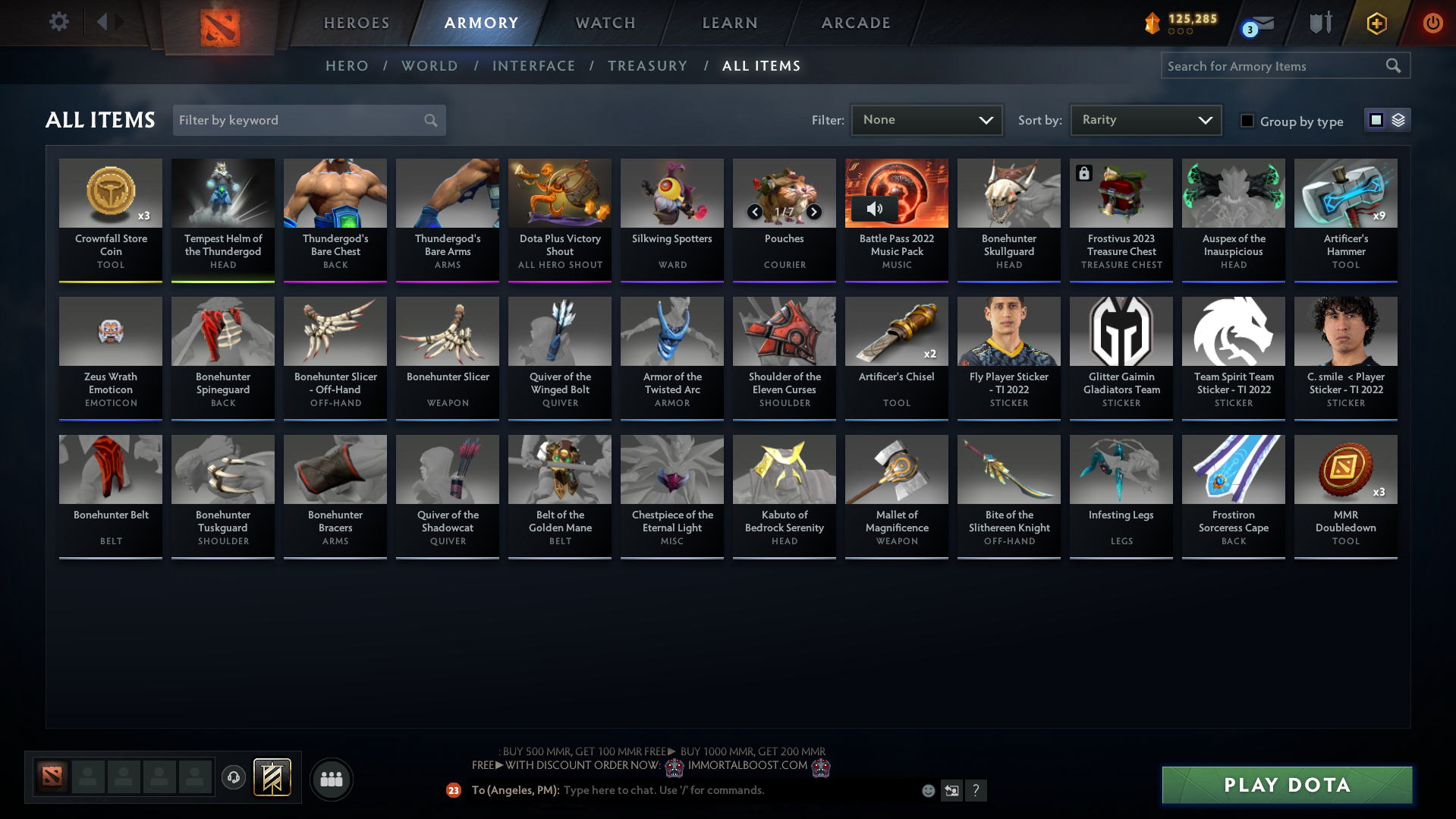Open the settings gear
Viewport: 1456px width, 819px height.
(x=59, y=22)
